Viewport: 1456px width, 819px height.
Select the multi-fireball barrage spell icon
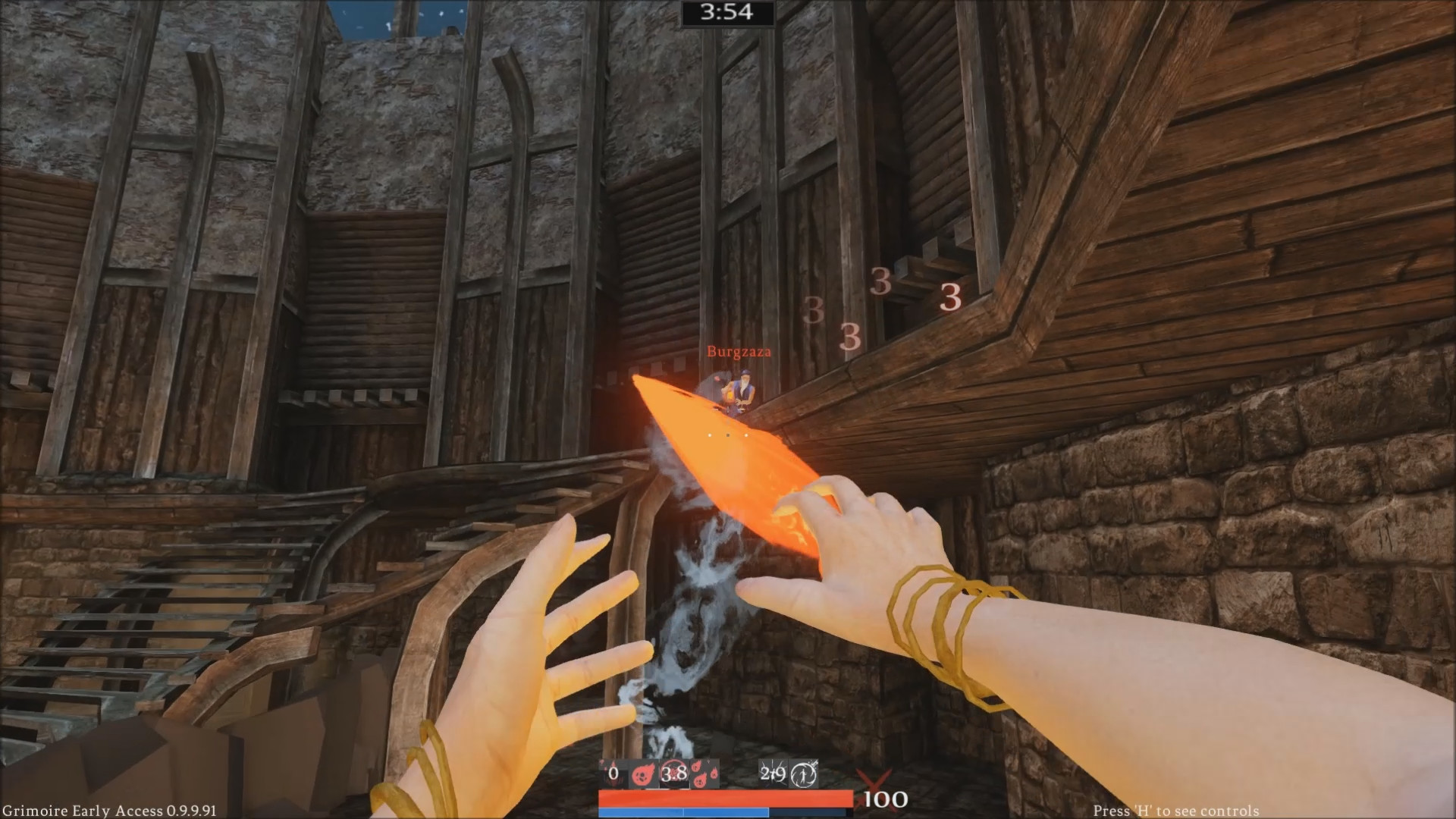click(x=705, y=773)
